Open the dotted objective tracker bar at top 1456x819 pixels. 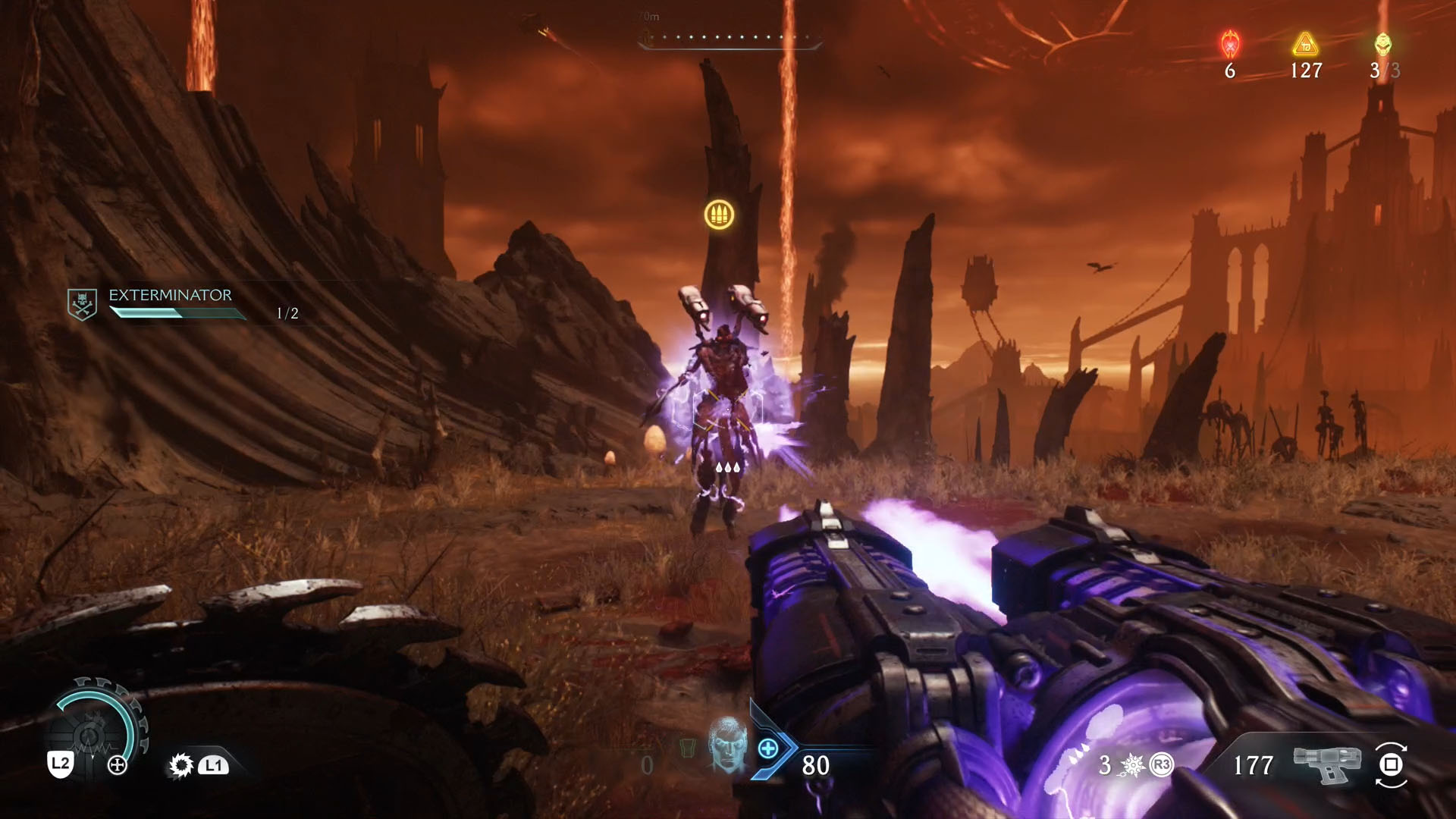[730, 35]
